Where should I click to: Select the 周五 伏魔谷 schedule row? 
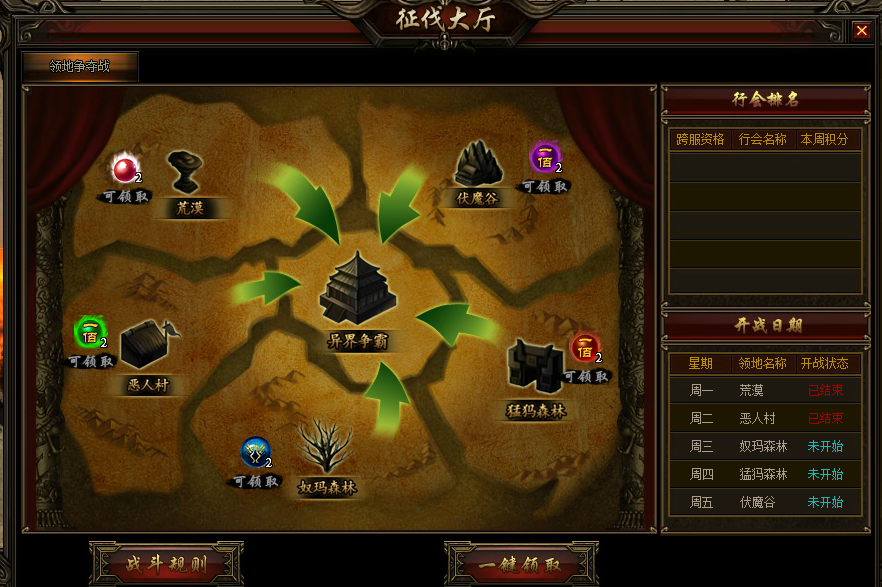tap(764, 502)
